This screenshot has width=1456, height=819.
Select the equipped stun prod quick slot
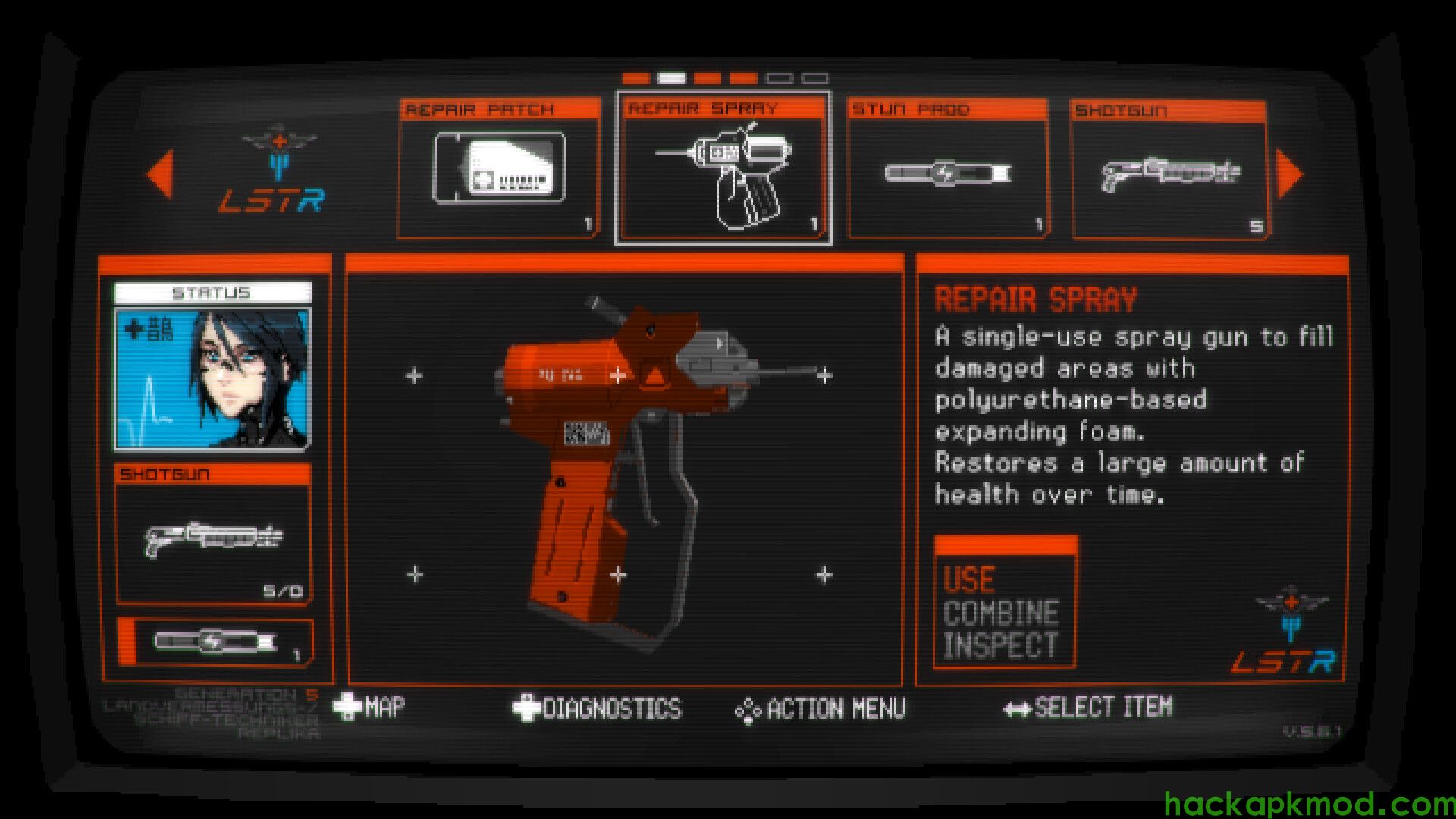click(x=215, y=642)
